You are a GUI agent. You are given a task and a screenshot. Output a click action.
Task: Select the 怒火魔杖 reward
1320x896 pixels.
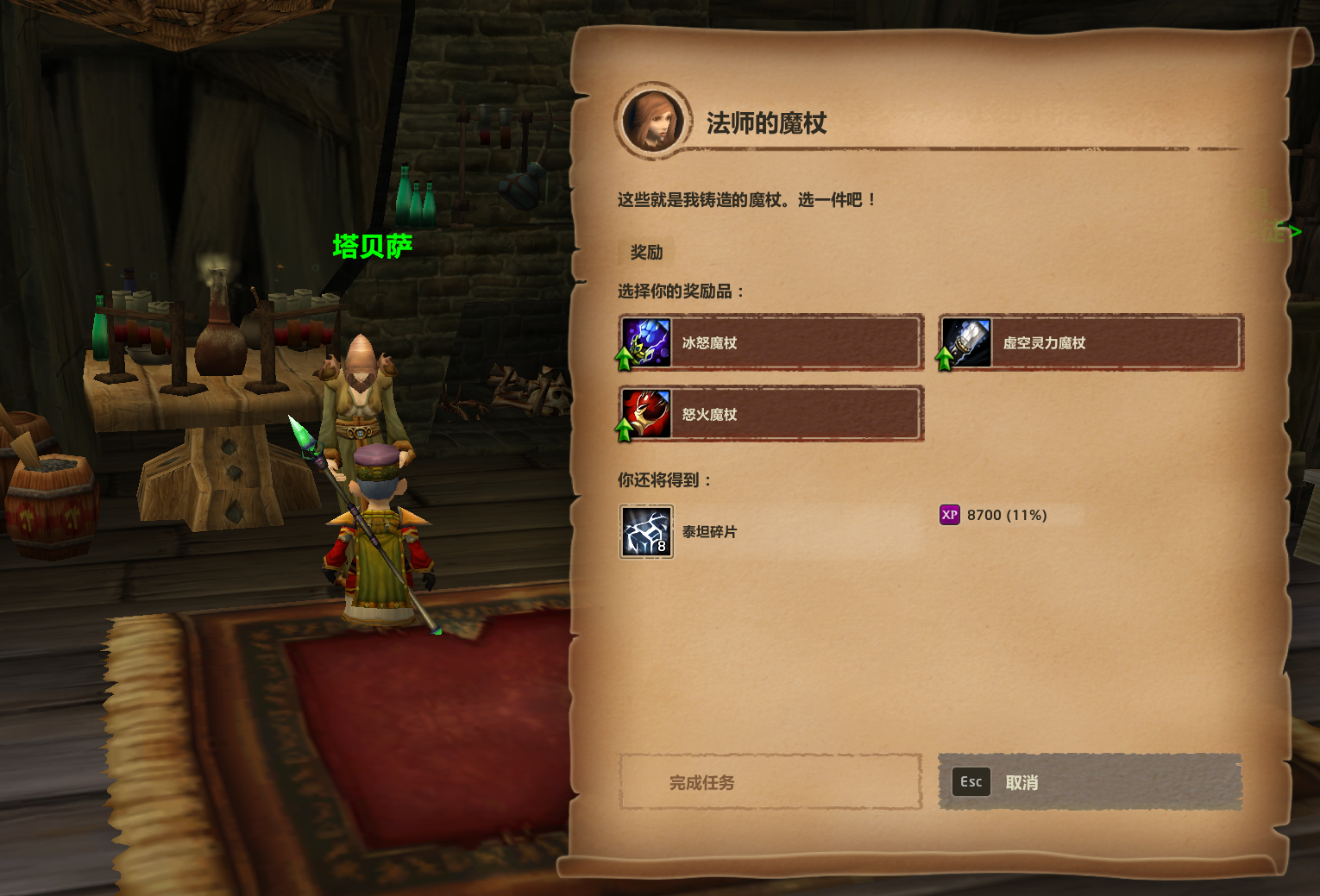770,415
